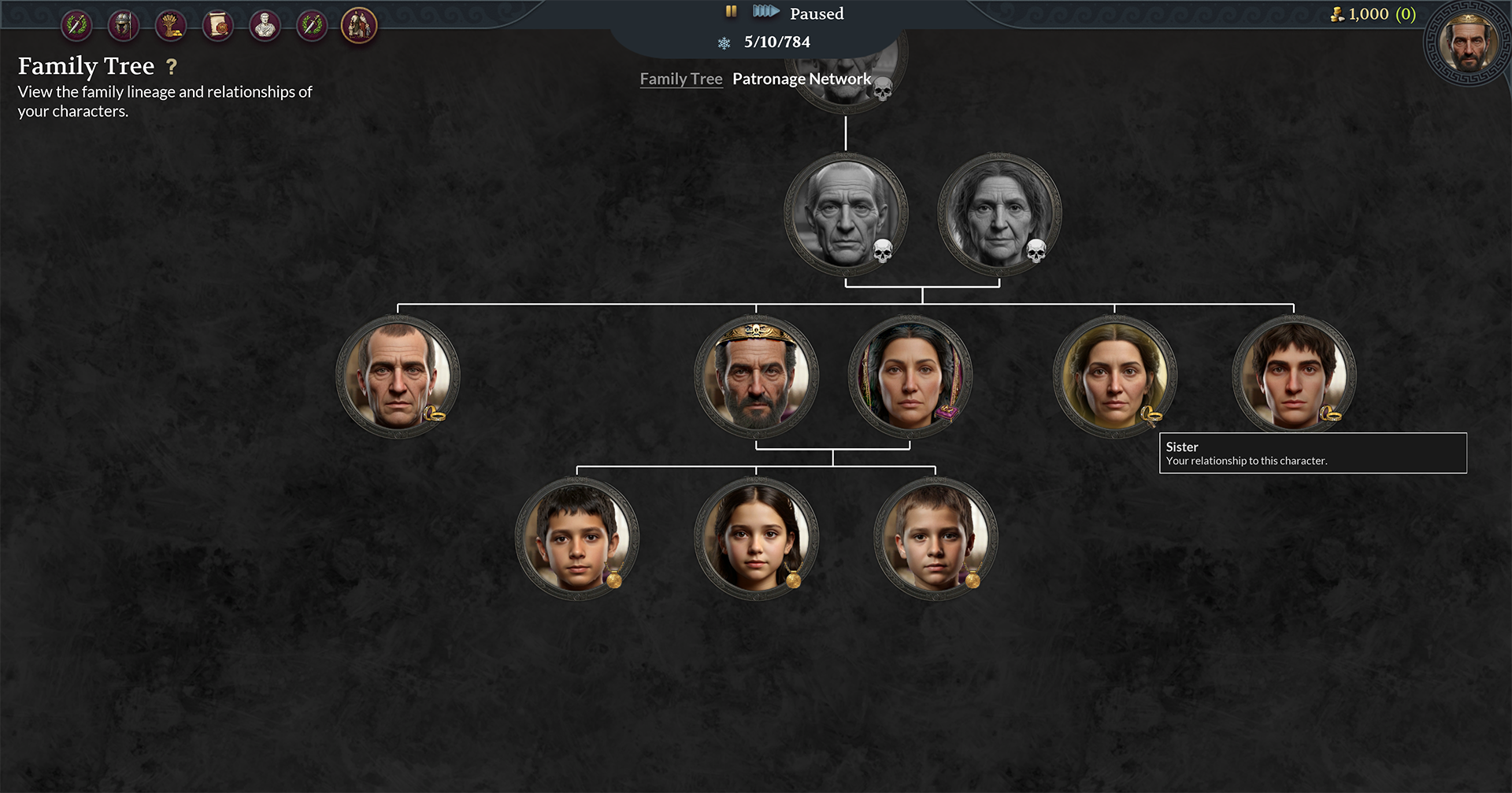Open the wheat and gold economy menu
This screenshot has height=793, width=1512.
[171, 26]
